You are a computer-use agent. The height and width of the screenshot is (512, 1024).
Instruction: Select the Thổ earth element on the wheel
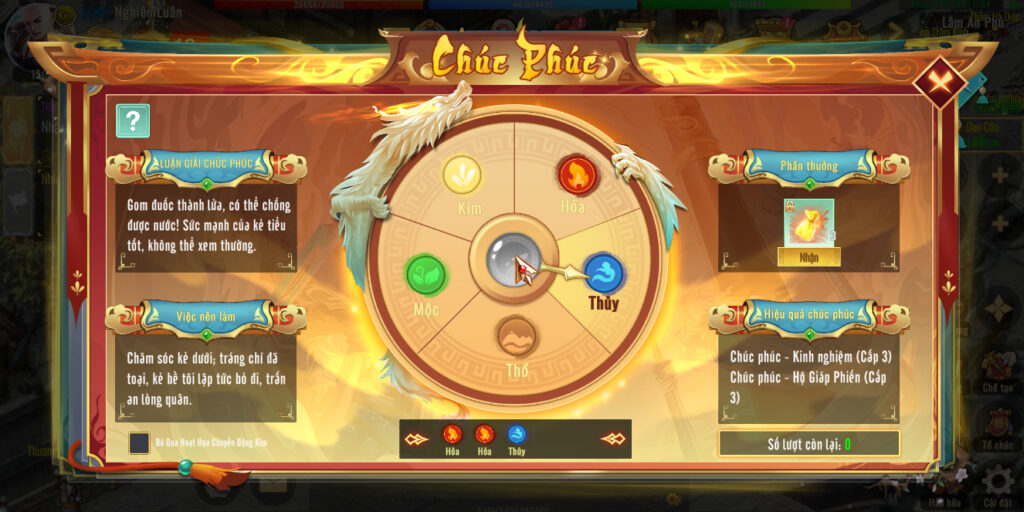coord(517,336)
